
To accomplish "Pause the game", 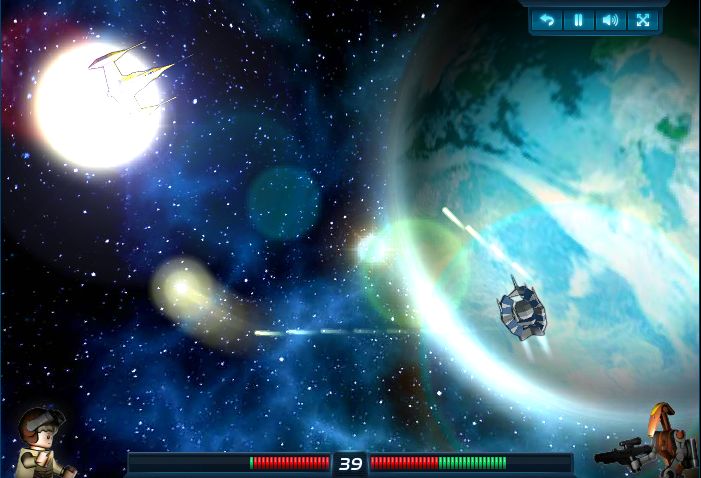I will (x=578, y=20).
